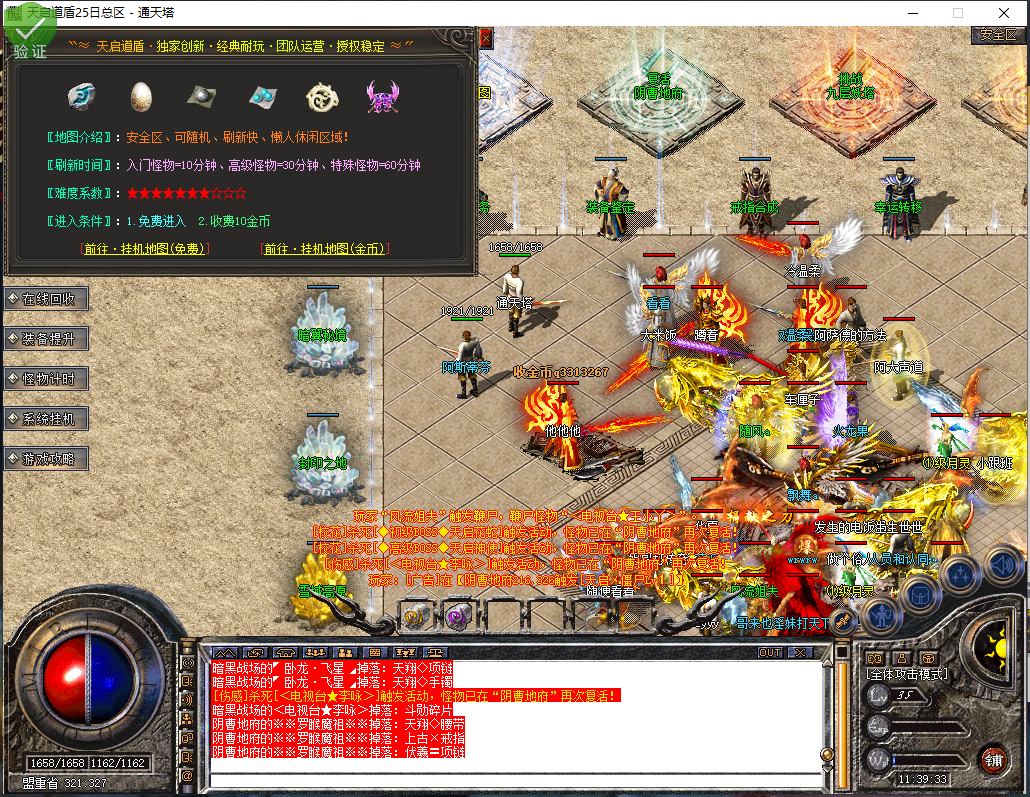Viewport: 1030px width, 797px height.
Task: Close the map info dialog with red X
Action: pyautogui.click(x=486, y=38)
